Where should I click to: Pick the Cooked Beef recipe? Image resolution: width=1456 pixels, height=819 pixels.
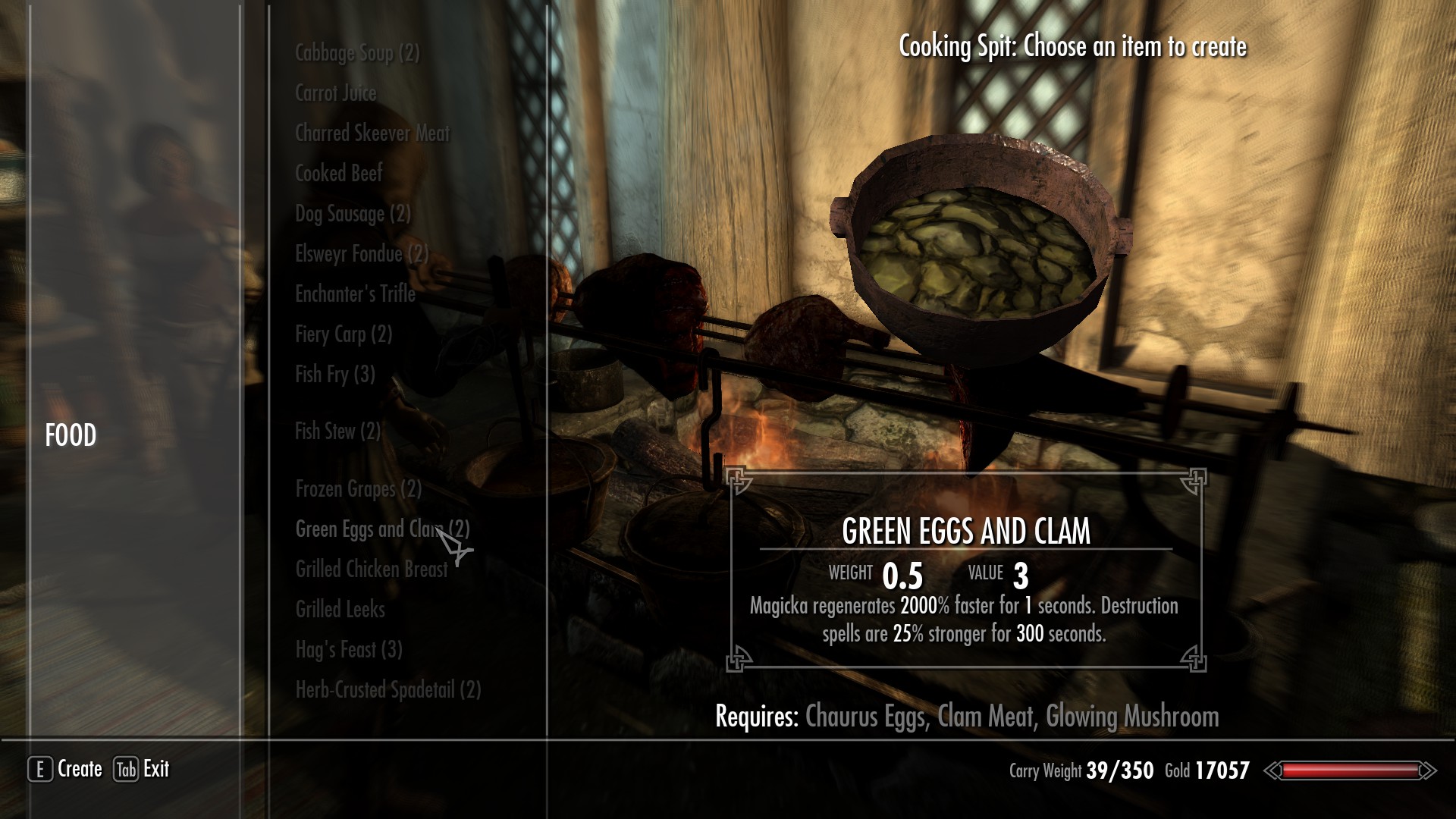(338, 174)
